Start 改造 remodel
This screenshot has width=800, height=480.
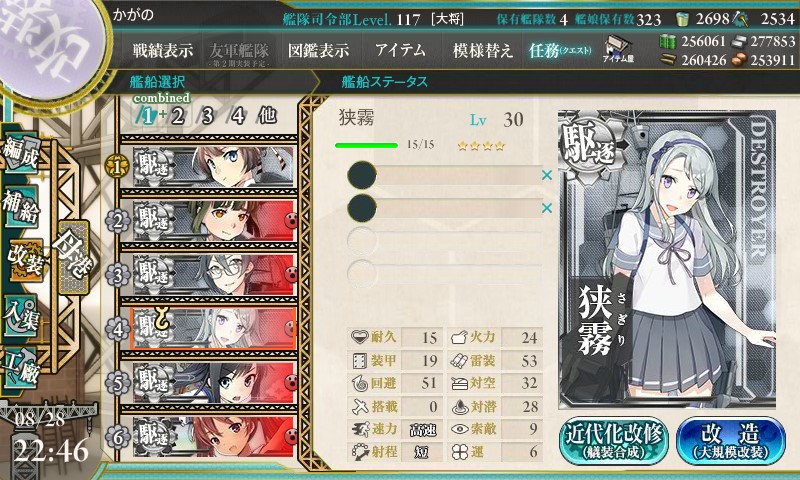[729, 441]
